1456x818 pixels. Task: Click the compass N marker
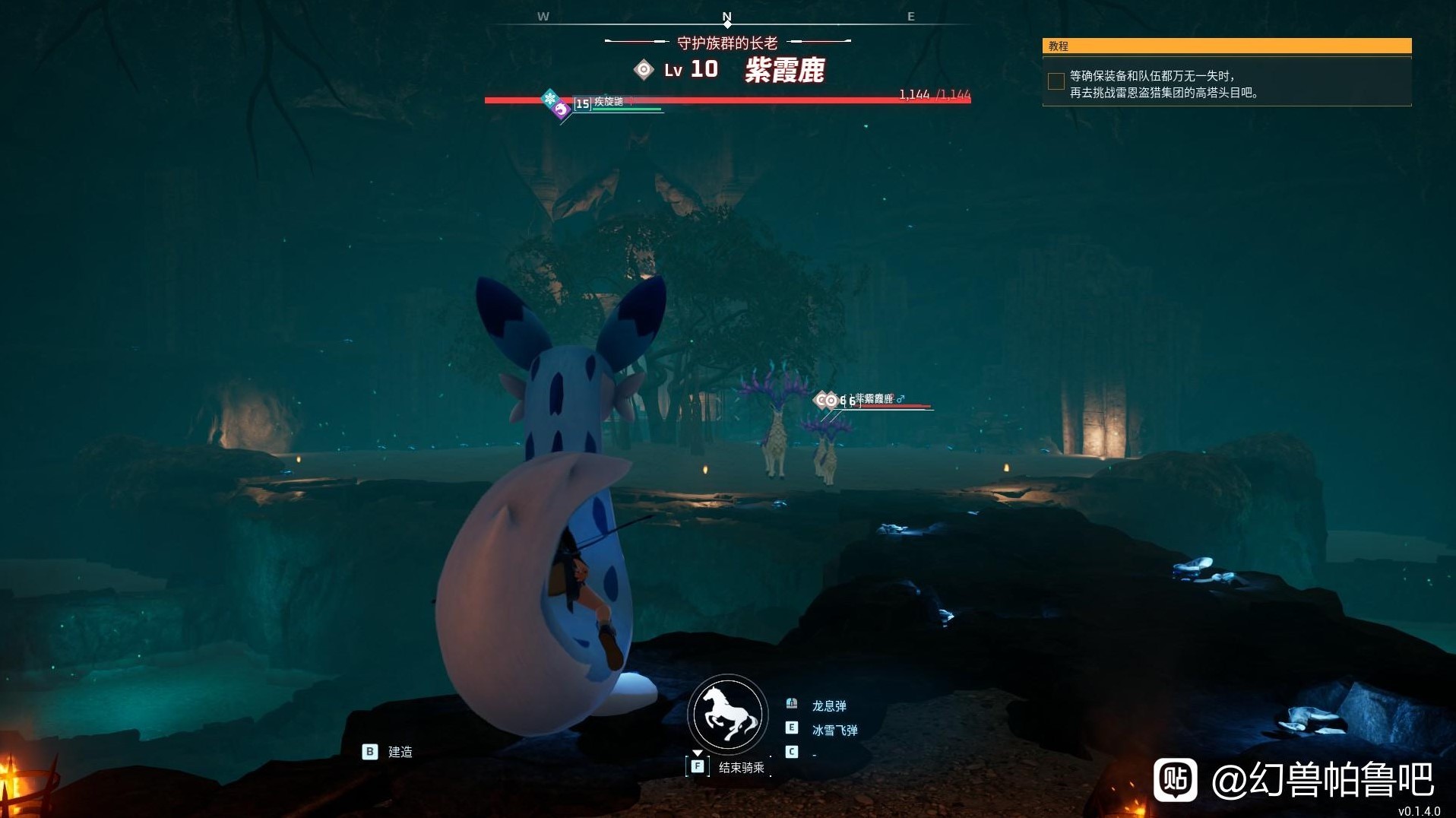tap(727, 17)
